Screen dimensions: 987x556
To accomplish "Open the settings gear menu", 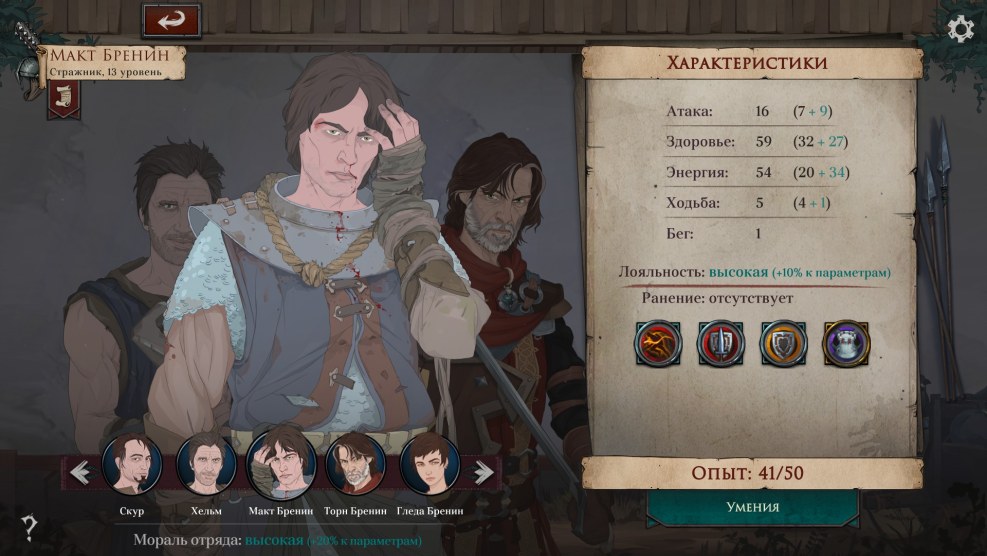I will point(960,29).
